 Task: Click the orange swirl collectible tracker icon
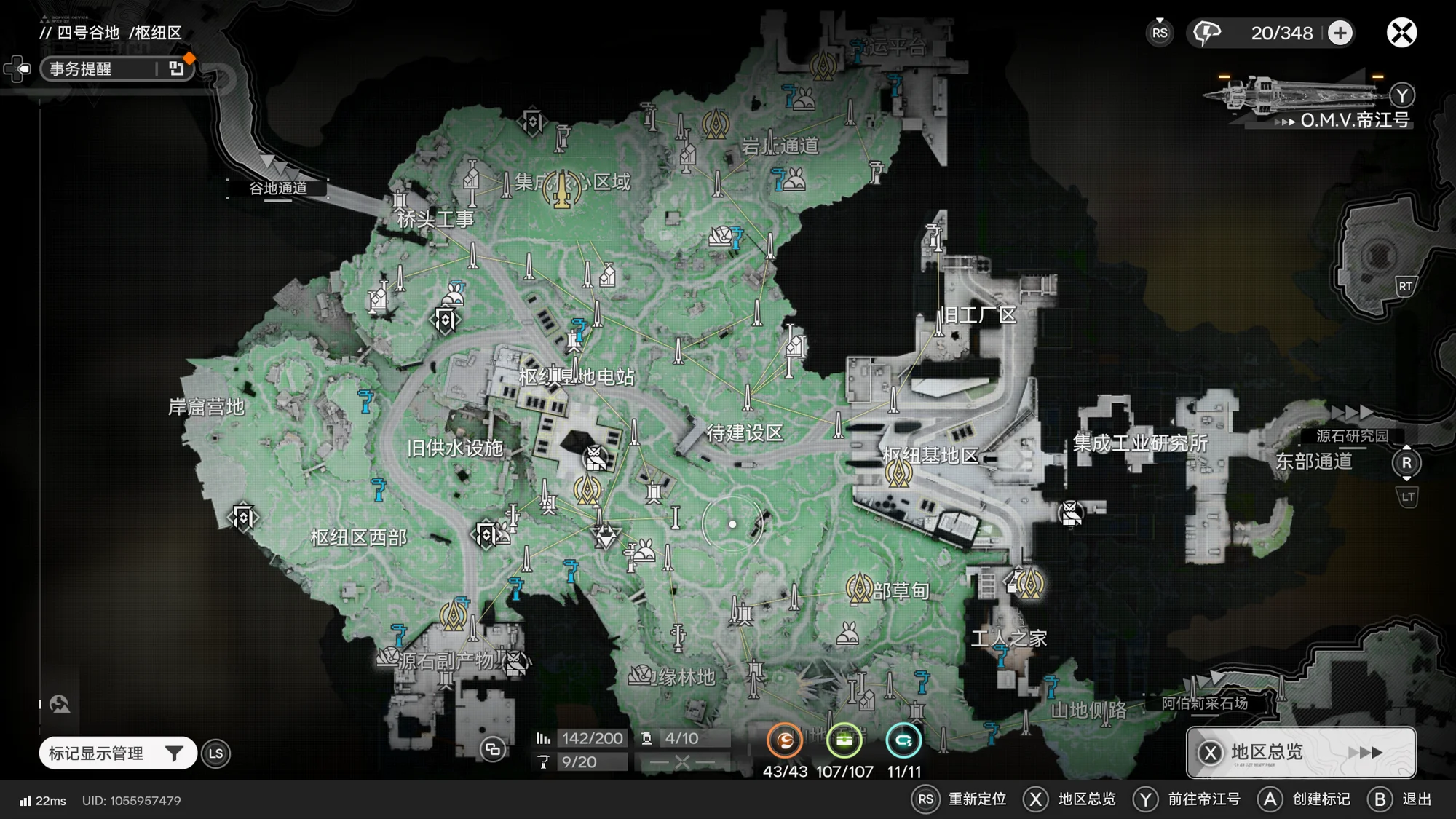coord(785,741)
